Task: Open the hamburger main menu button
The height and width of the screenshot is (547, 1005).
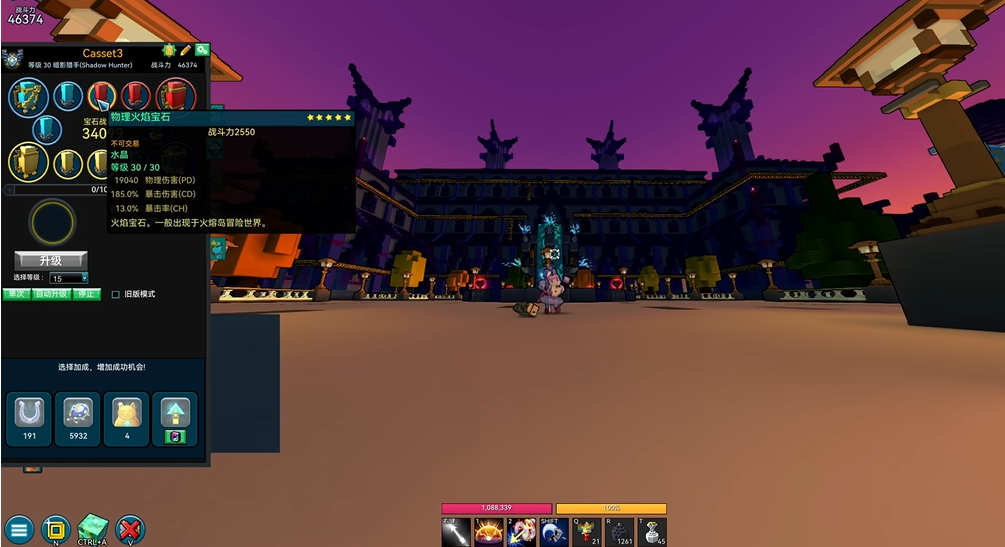Action: pyautogui.click(x=19, y=530)
